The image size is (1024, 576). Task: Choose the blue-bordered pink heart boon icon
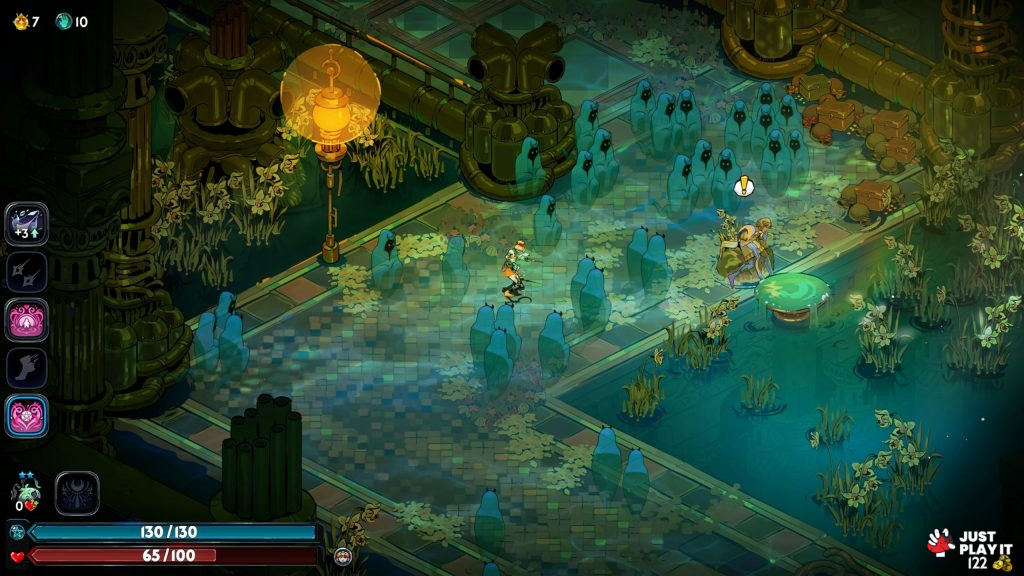(26, 416)
